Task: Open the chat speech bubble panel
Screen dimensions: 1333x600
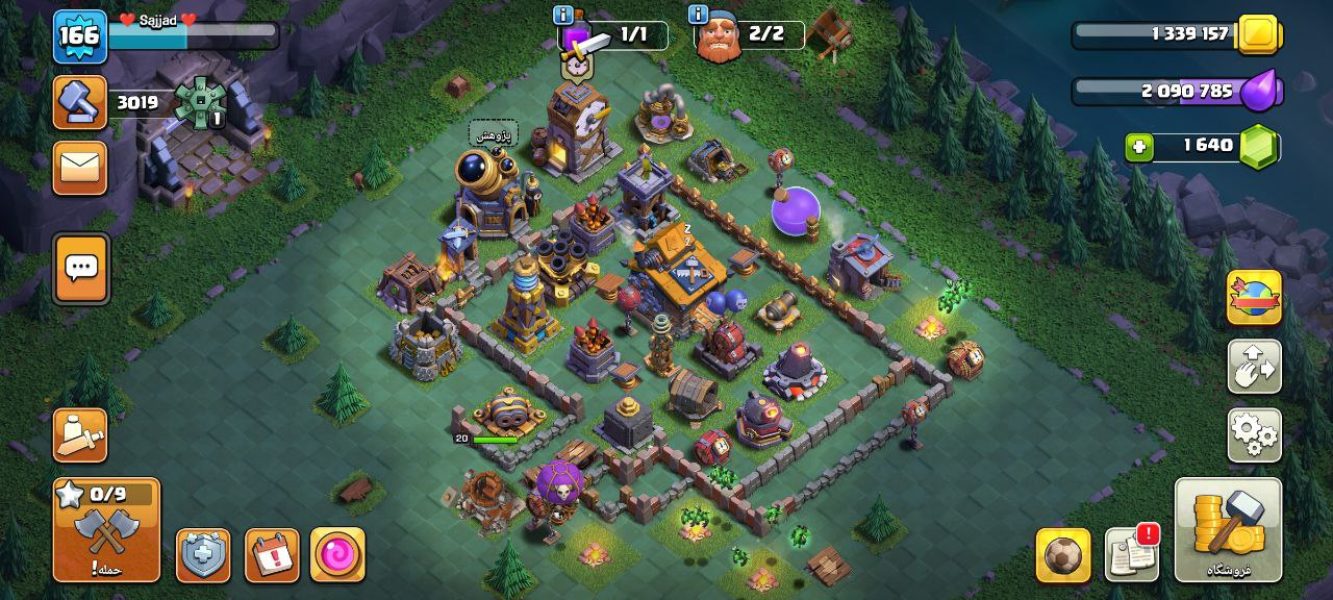Action: tap(80, 267)
